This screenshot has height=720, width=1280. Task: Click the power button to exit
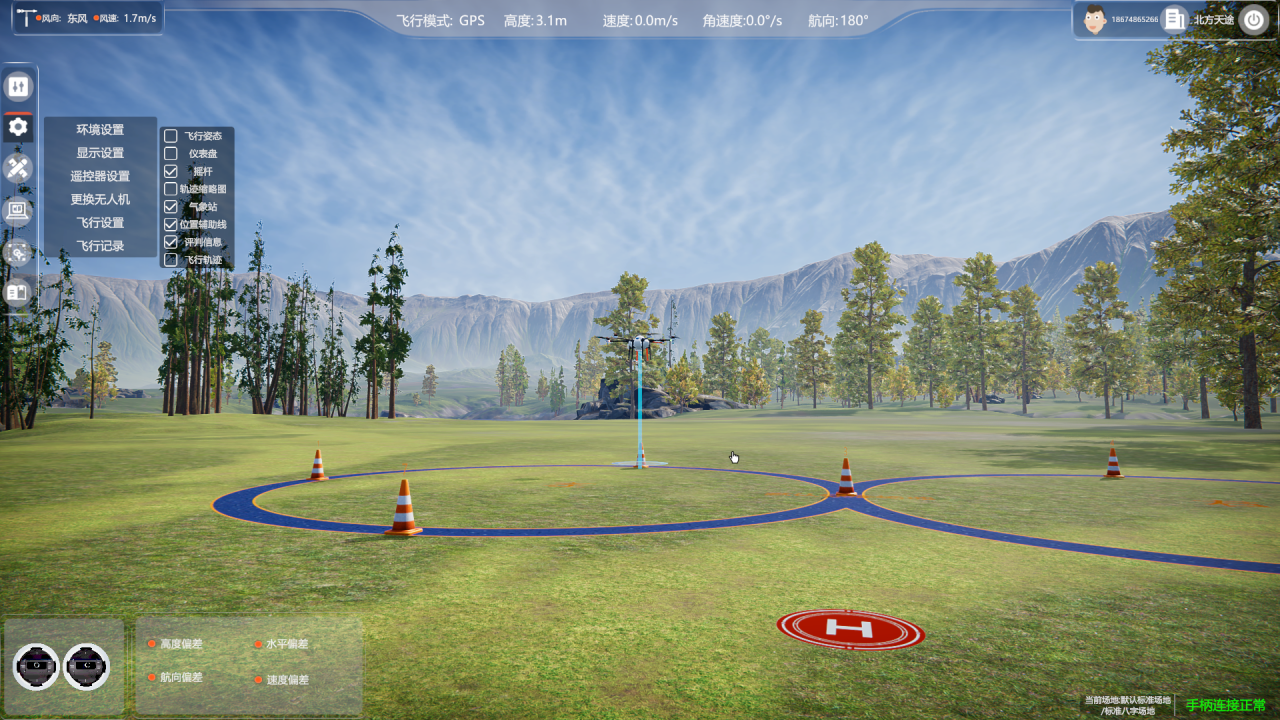pyautogui.click(x=1253, y=20)
